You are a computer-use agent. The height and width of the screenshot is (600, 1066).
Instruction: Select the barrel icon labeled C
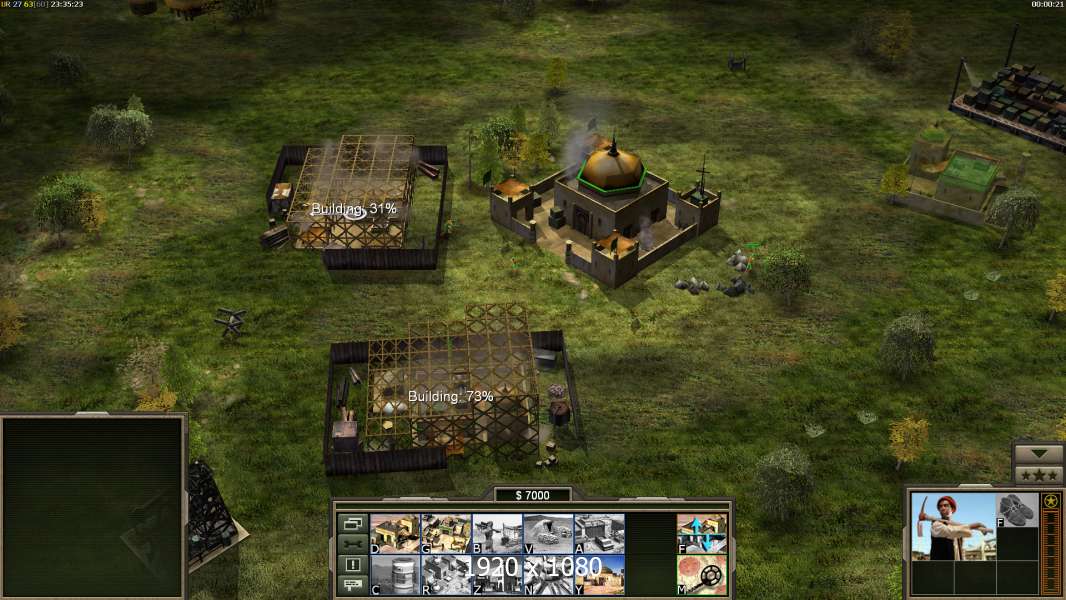pyautogui.click(x=395, y=575)
